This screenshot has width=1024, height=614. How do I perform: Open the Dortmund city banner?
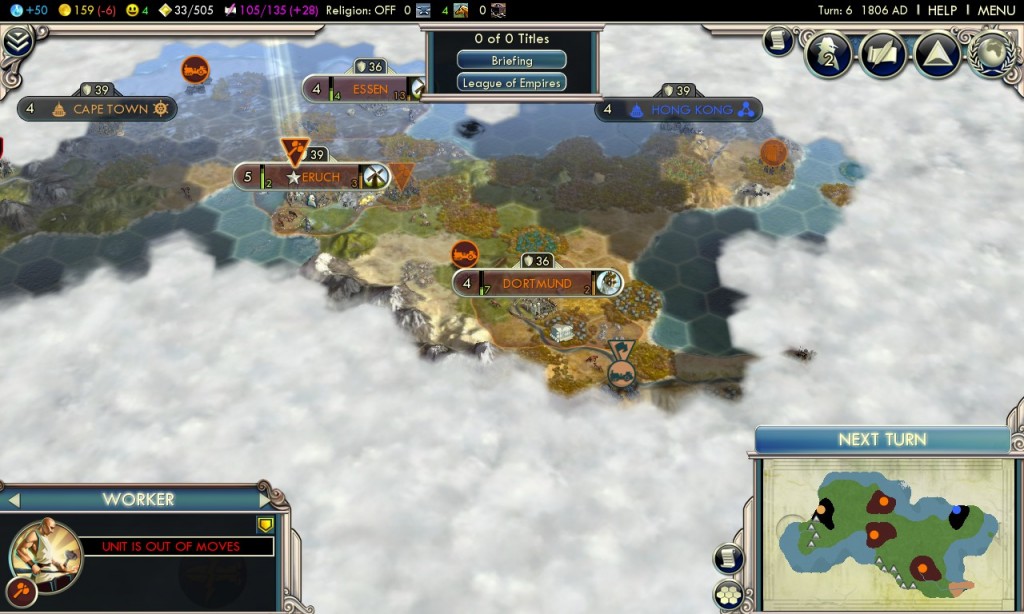click(536, 283)
